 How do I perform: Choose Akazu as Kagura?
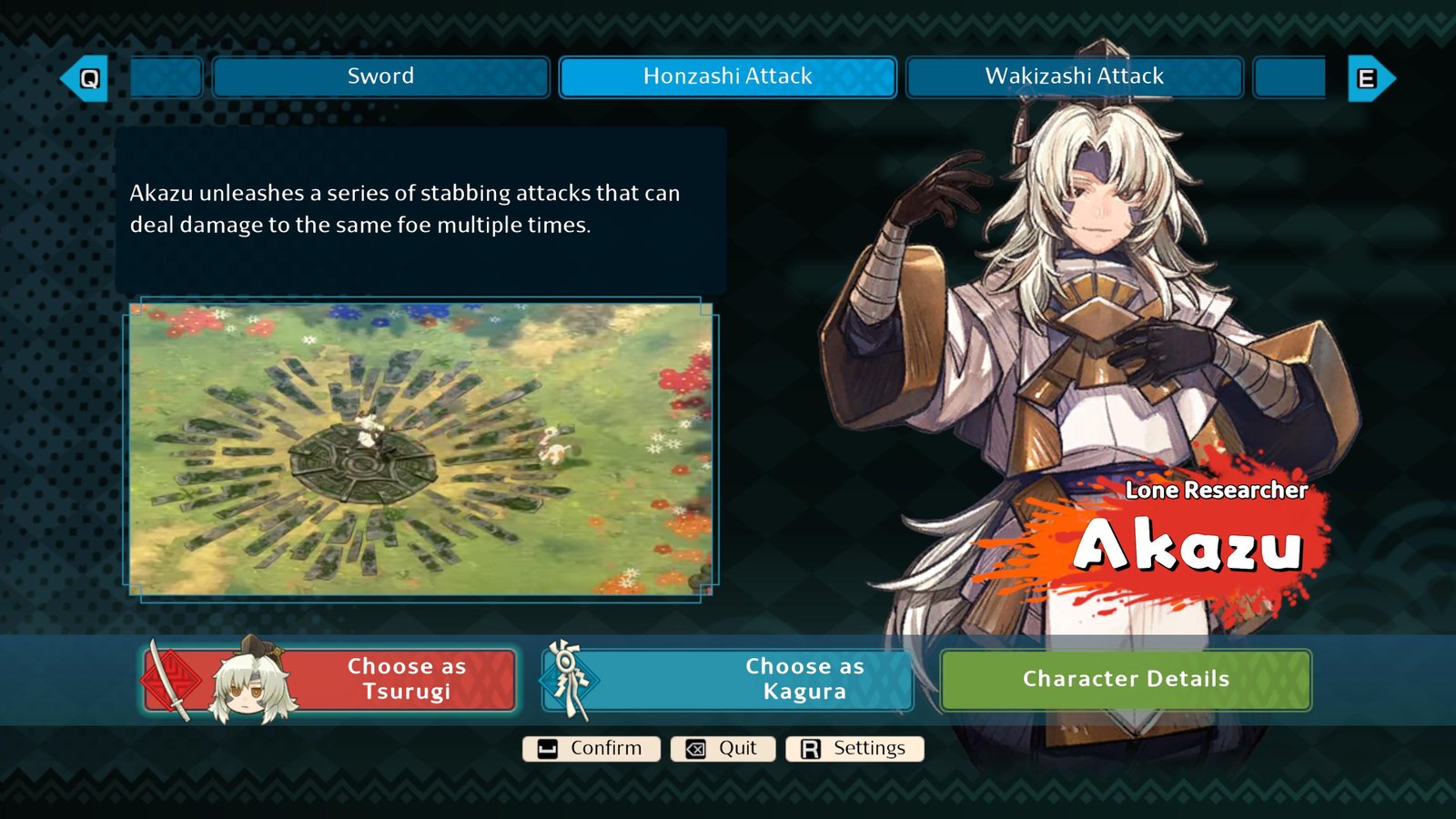coord(728,680)
